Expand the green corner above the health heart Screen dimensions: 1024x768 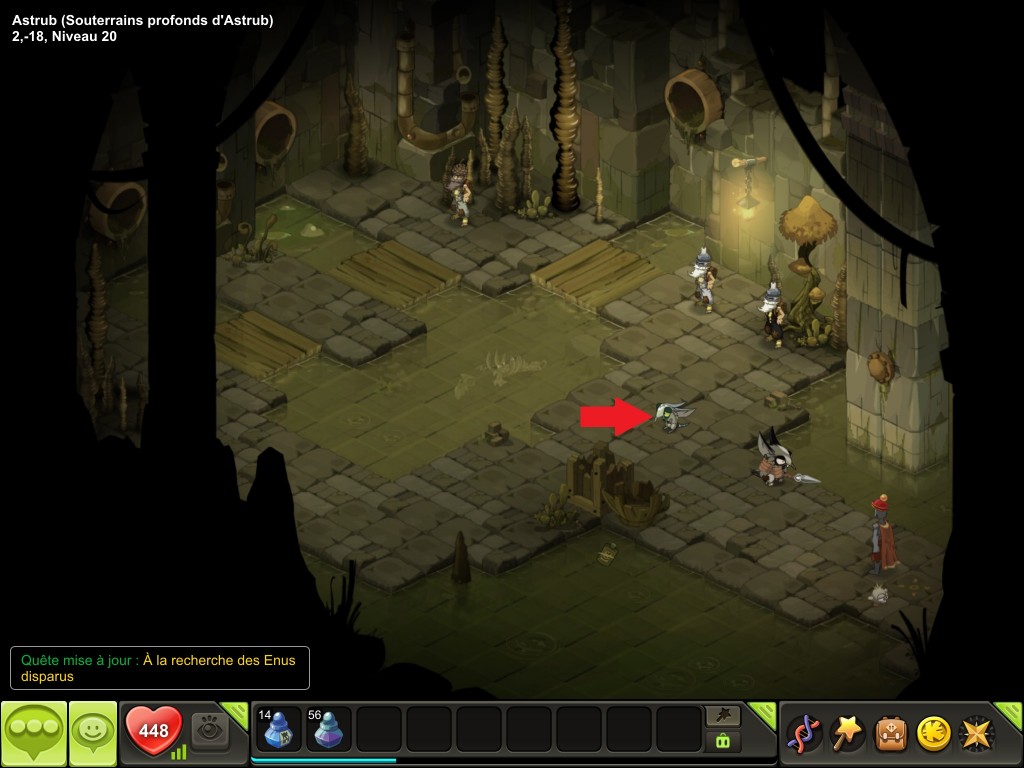coord(235,712)
